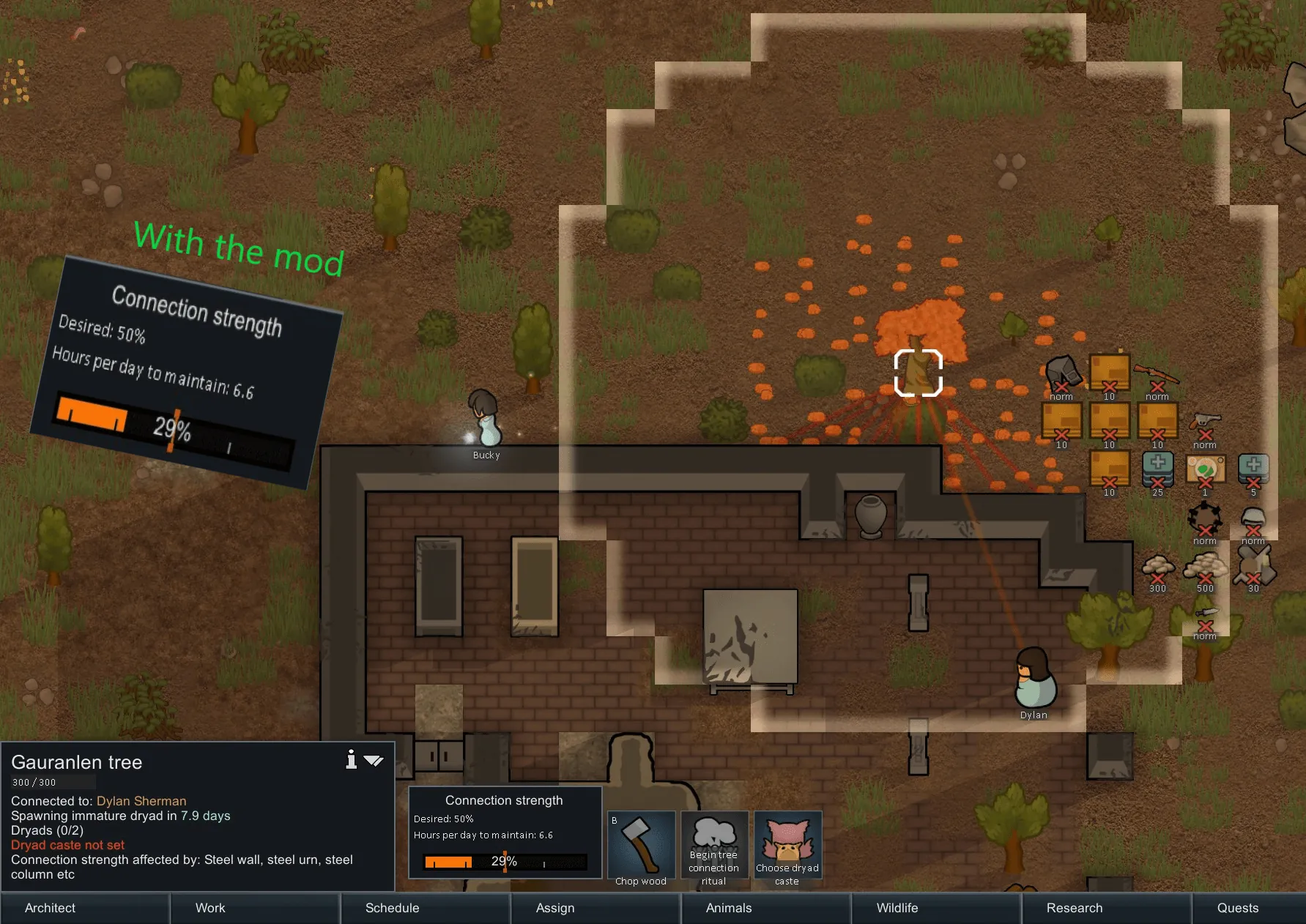Click the selection cycle arrow beside info

coord(374,761)
